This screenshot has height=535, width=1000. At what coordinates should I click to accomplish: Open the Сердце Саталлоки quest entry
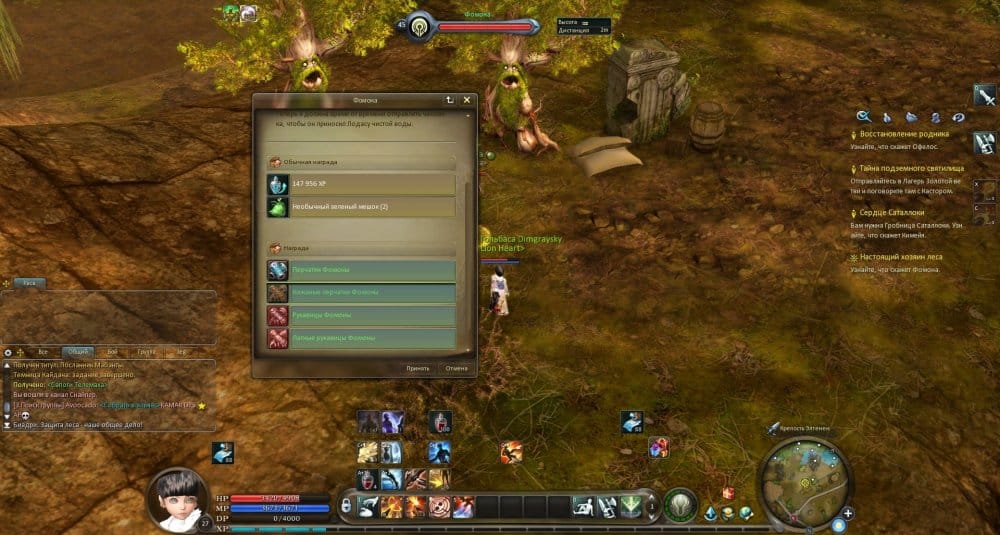point(893,213)
